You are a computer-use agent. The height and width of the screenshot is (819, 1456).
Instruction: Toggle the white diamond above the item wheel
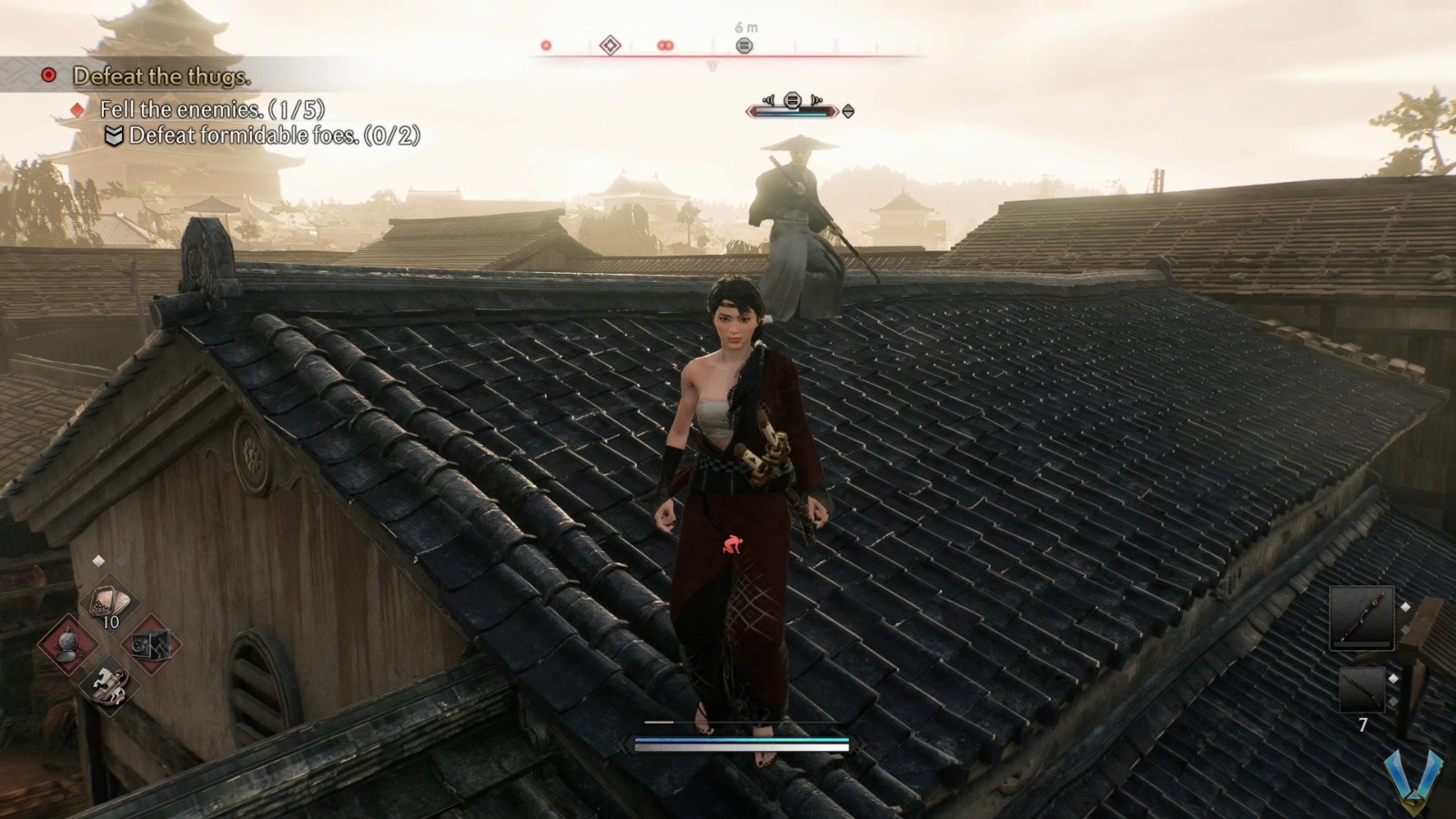point(98,559)
